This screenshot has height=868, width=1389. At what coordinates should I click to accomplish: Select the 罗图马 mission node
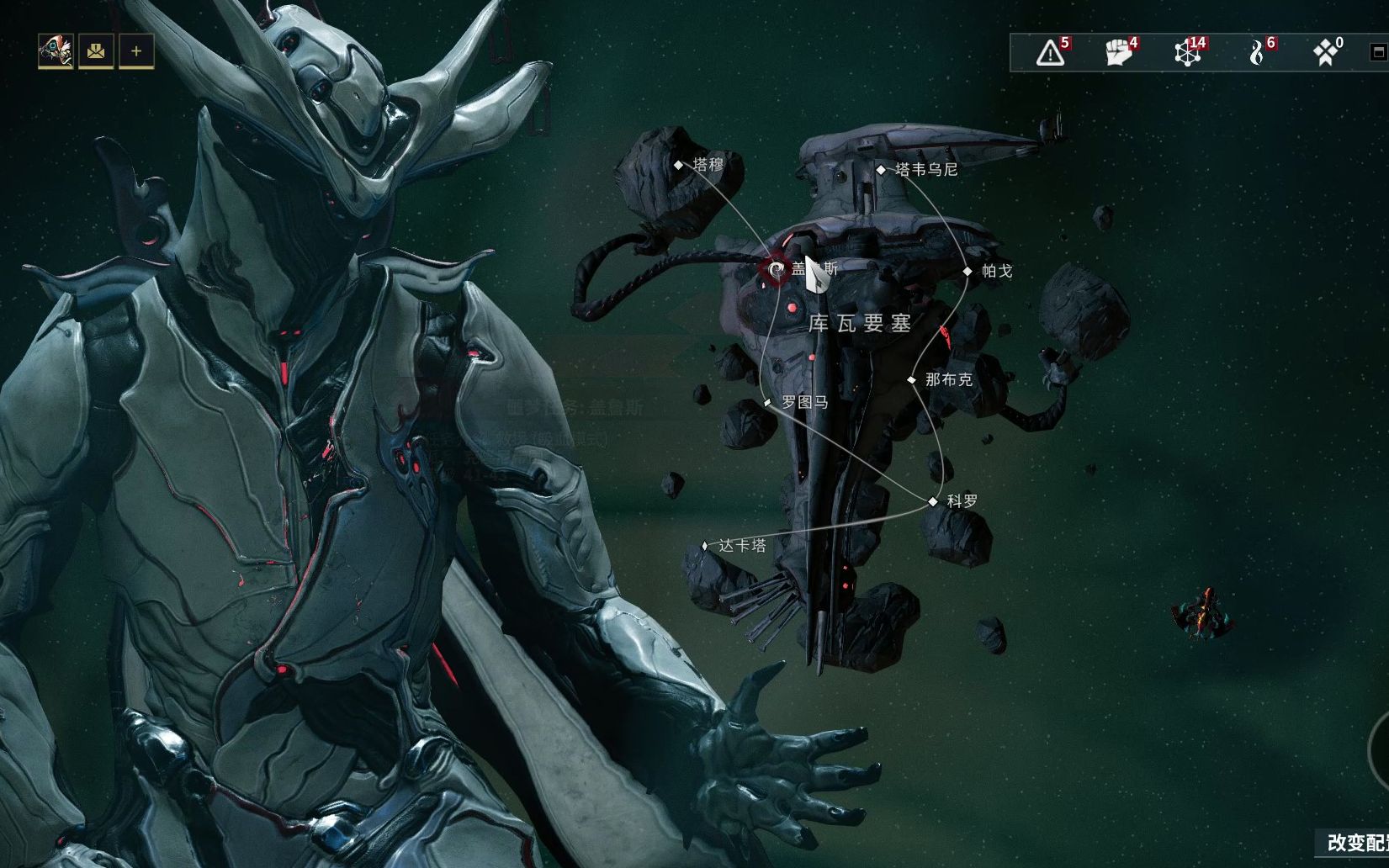pyautogui.click(x=767, y=403)
